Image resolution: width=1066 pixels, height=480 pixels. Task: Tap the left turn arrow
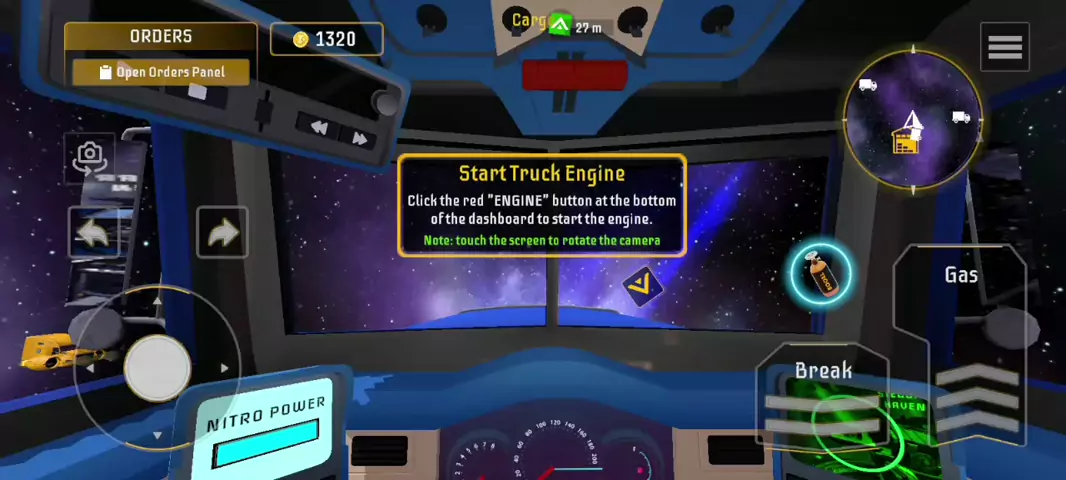pyautogui.click(x=94, y=233)
